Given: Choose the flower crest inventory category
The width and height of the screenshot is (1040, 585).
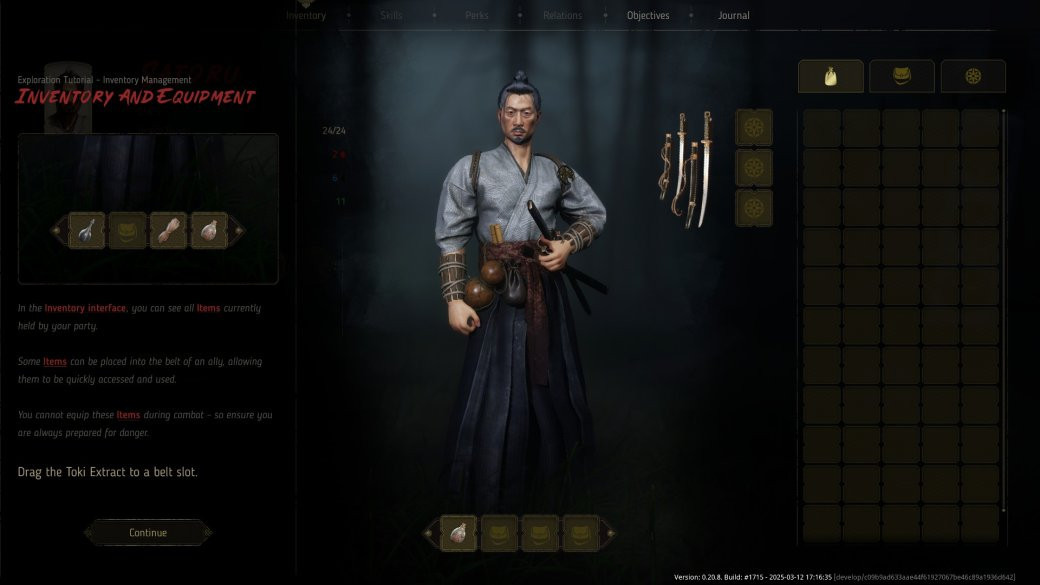Looking at the screenshot, I should 973,77.
